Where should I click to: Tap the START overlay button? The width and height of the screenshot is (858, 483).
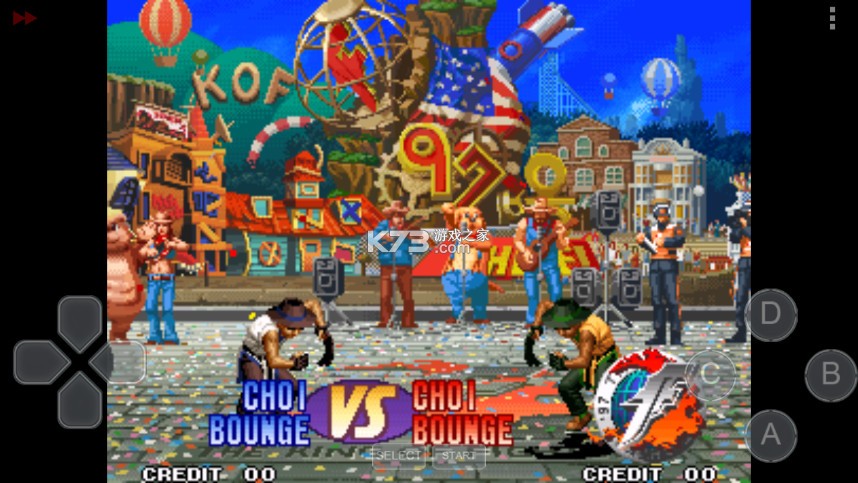click(x=459, y=456)
